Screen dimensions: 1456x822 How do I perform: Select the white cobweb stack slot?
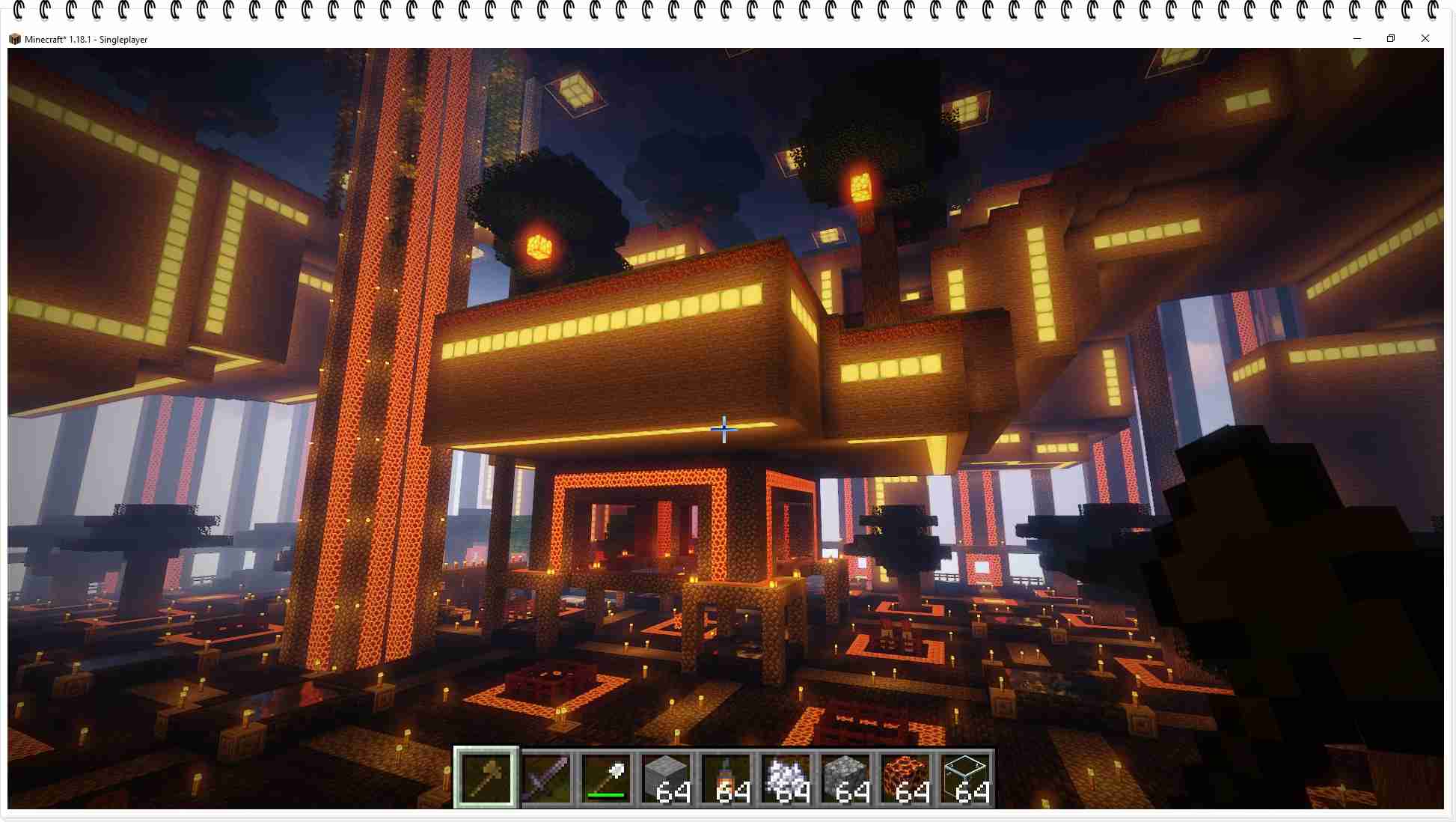786,777
